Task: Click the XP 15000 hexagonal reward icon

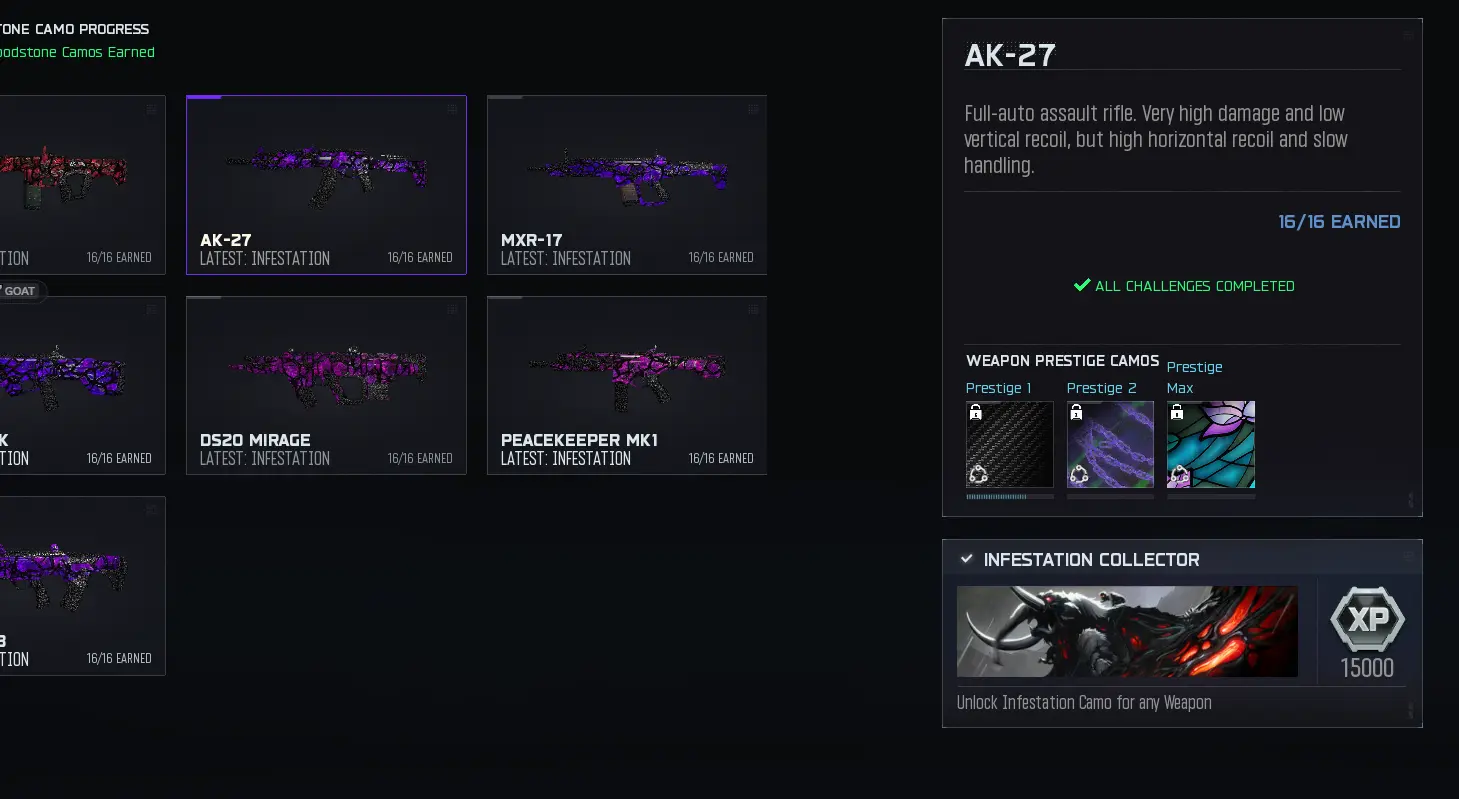Action: [x=1367, y=620]
